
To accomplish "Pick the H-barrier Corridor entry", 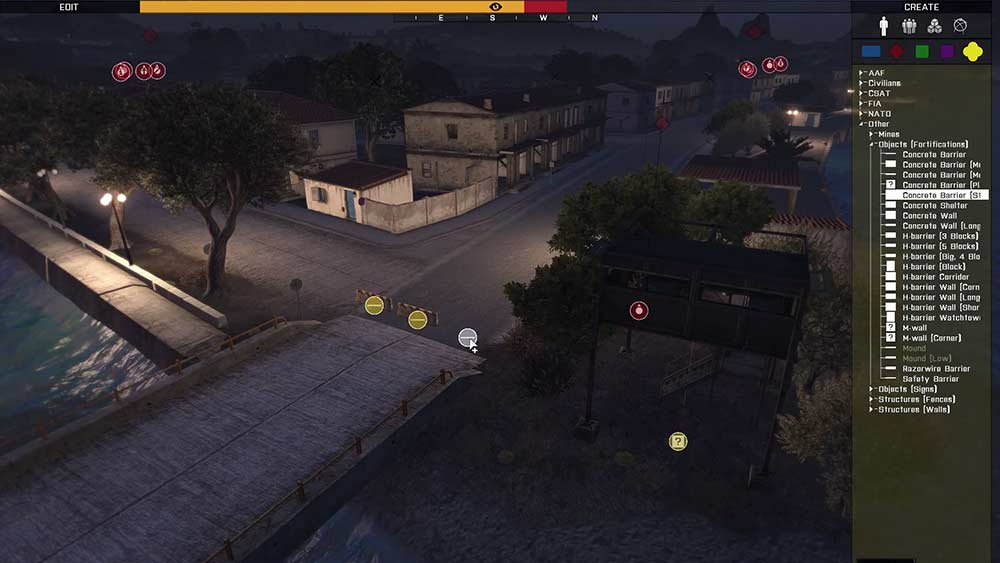I will [x=935, y=277].
